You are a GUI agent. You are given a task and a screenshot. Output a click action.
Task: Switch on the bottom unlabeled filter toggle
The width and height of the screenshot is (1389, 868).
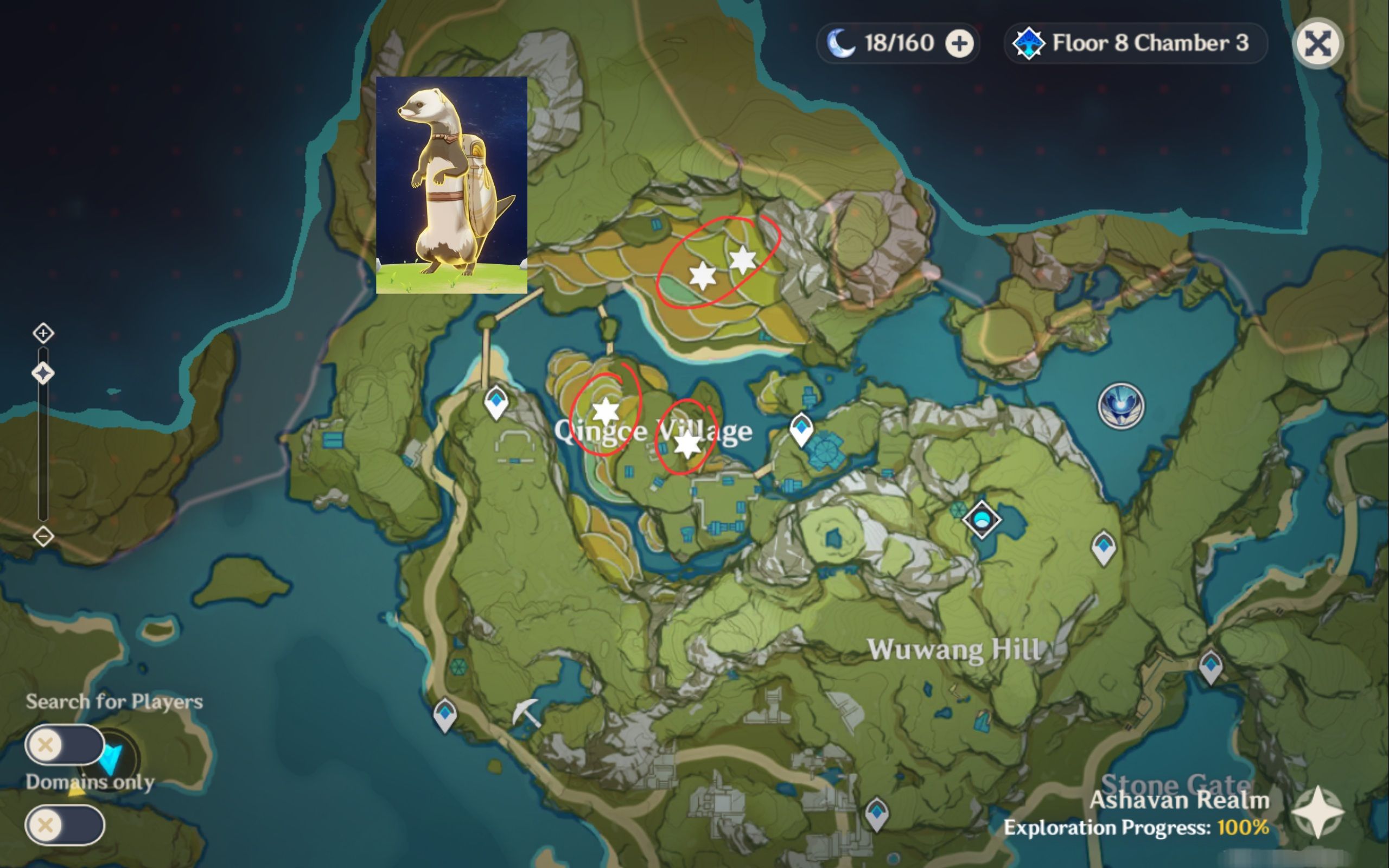click(63, 824)
